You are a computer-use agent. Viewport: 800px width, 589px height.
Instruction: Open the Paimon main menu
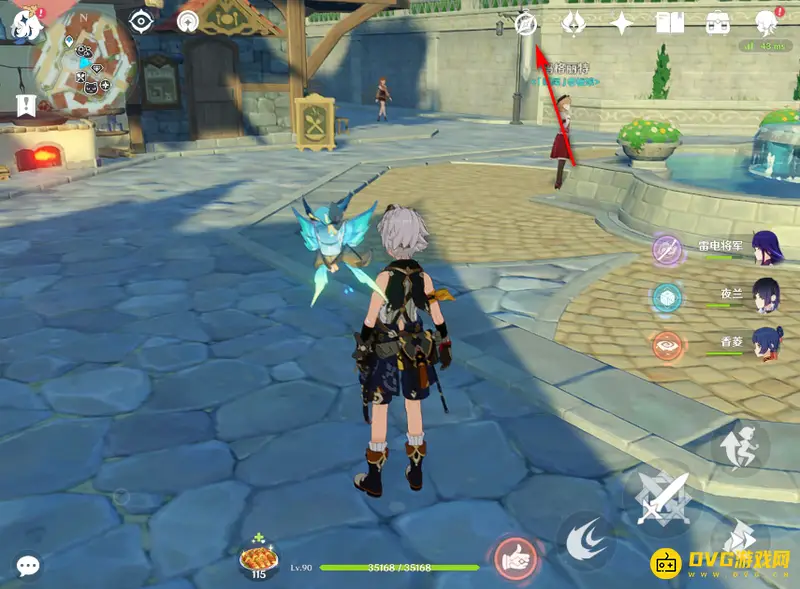point(24,25)
